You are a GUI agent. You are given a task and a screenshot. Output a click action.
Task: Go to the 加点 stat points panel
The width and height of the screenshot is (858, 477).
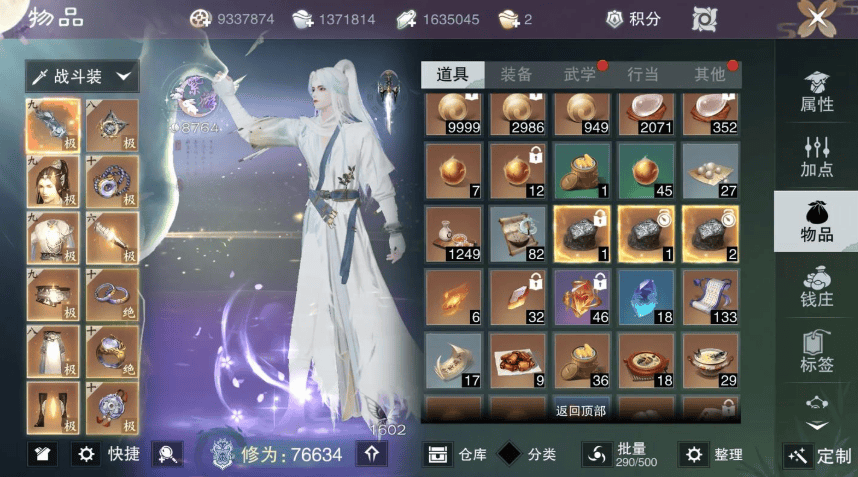coord(816,157)
